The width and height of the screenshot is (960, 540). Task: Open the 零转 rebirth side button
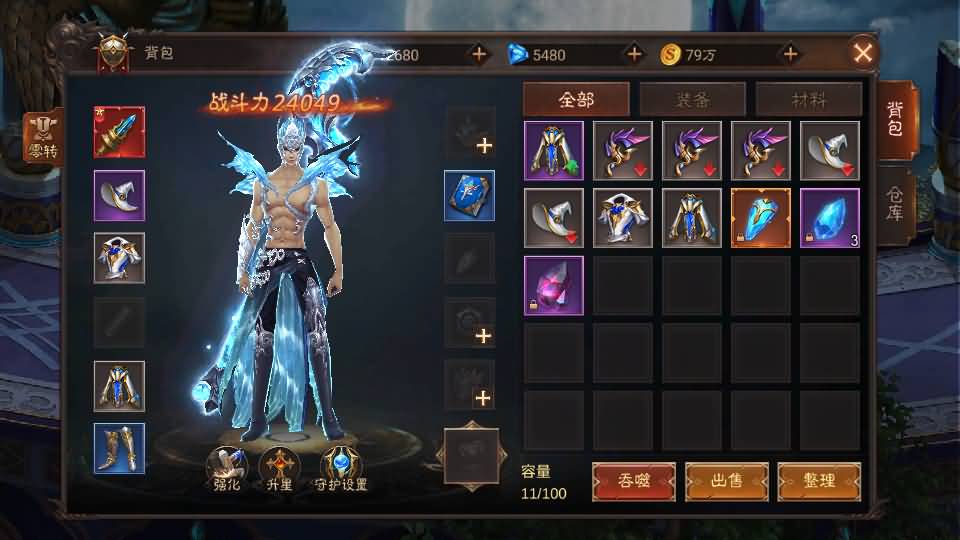click(x=42, y=138)
